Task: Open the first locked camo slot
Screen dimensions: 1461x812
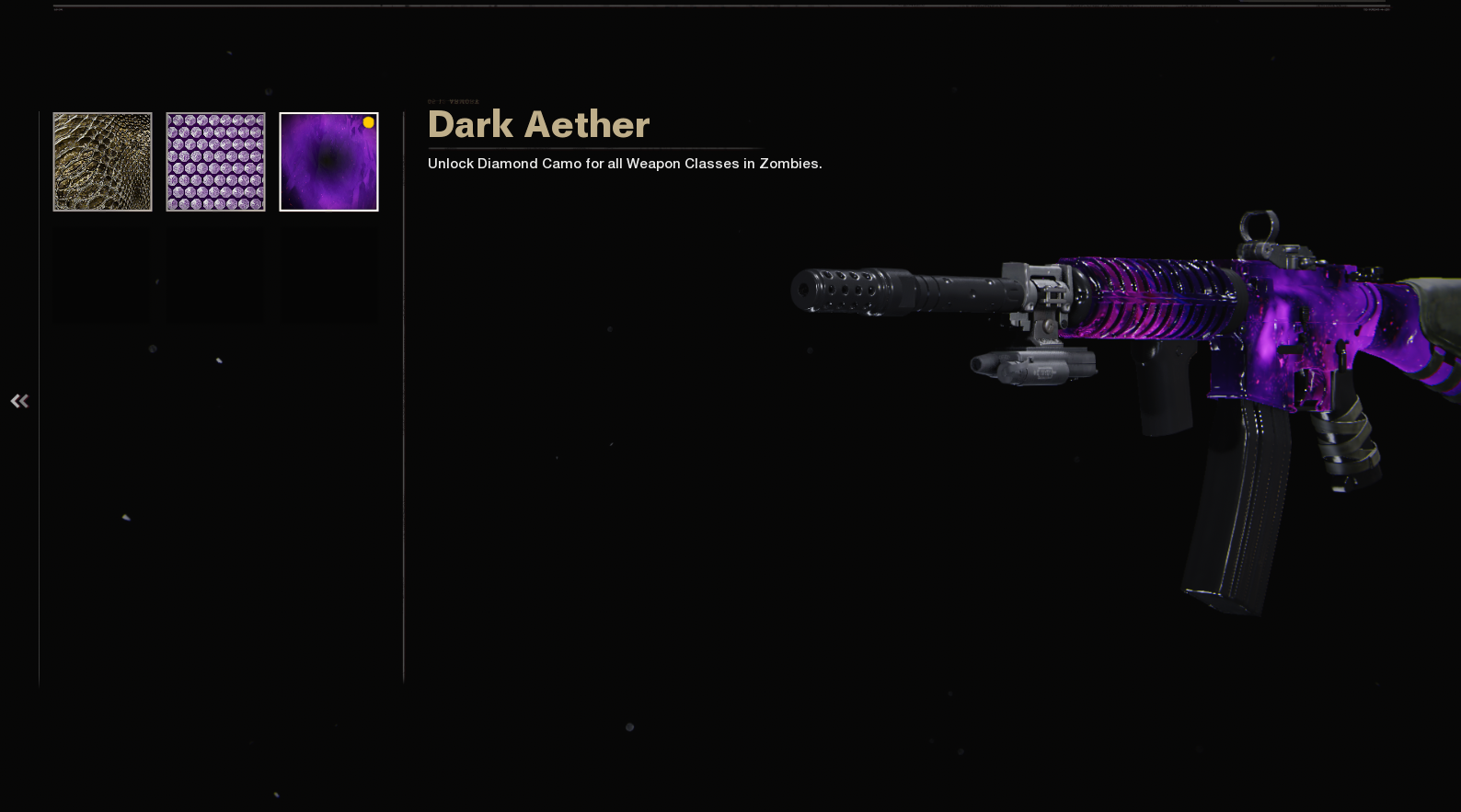Action: click(102, 275)
